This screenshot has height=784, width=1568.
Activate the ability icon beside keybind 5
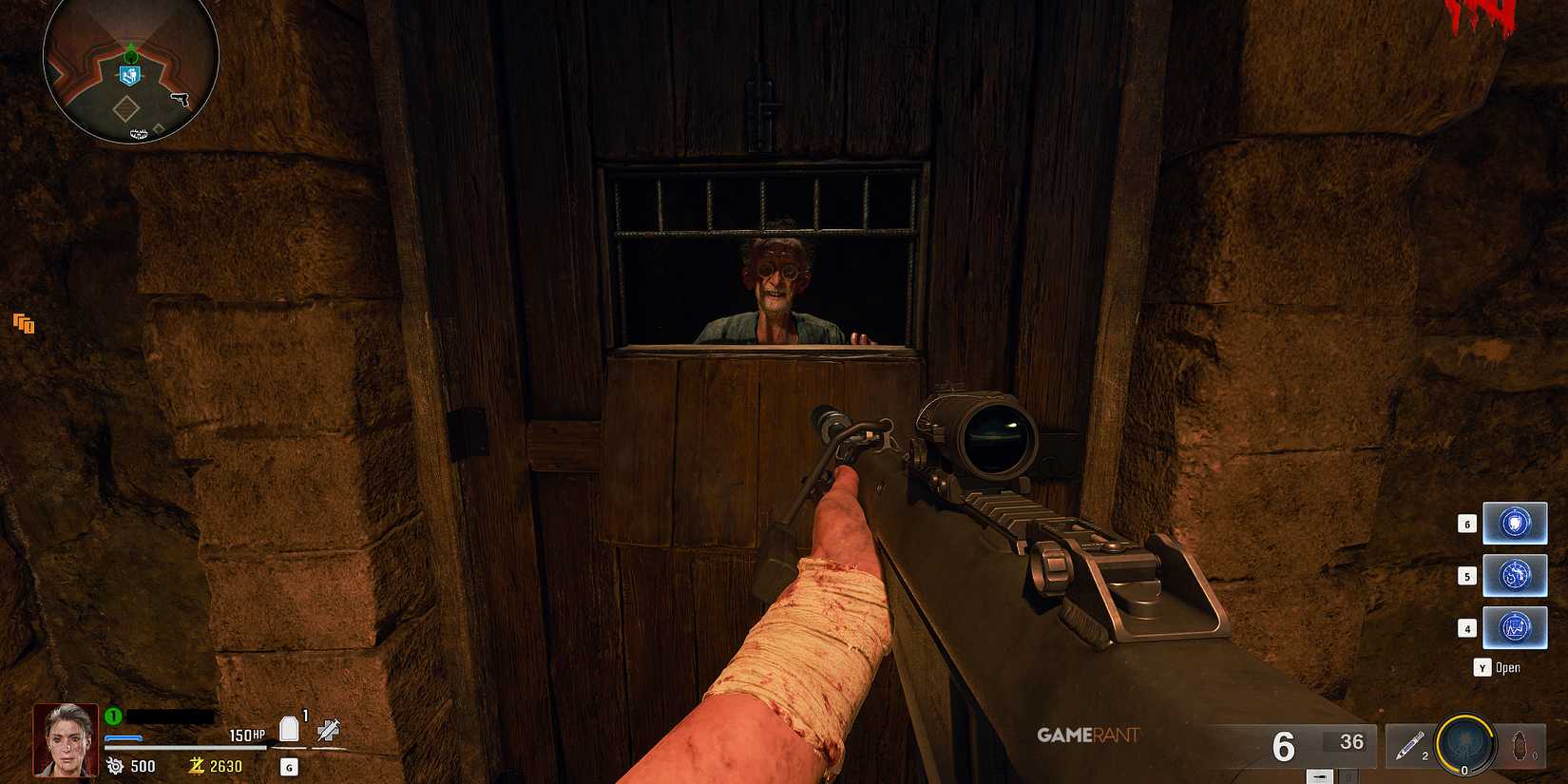[x=1515, y=576]
